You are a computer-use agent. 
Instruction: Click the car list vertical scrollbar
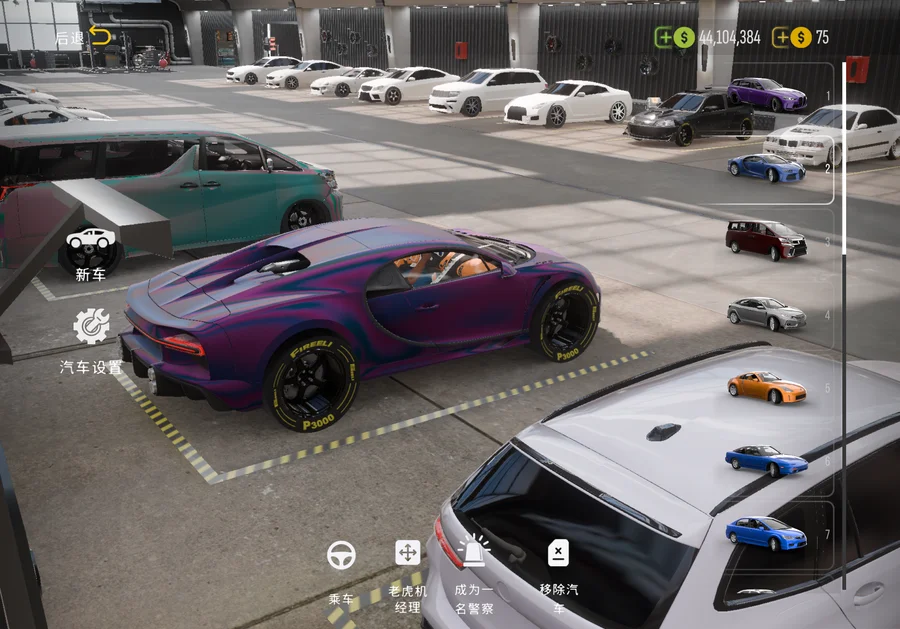coord(844,330)
